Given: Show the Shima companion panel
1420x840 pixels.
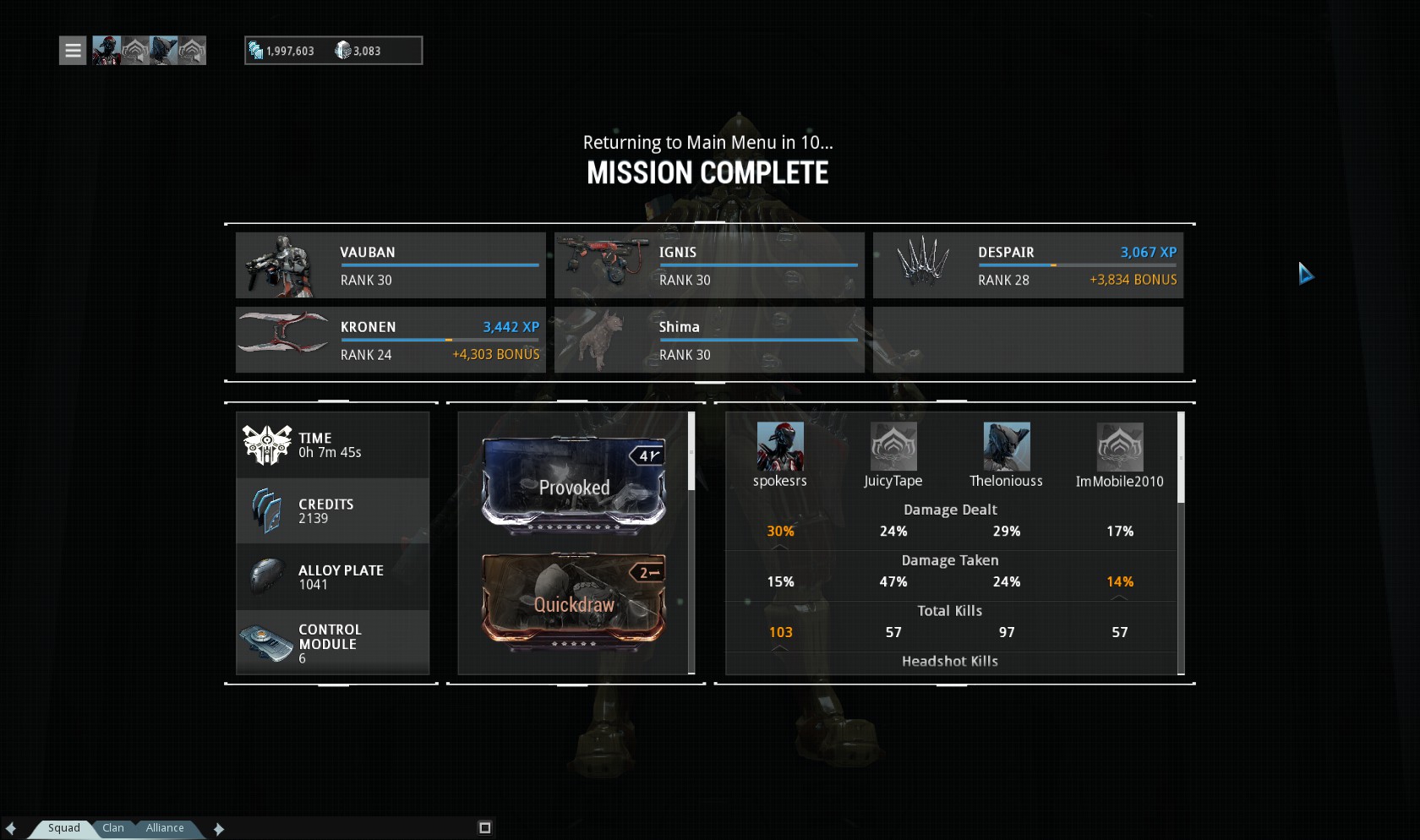Looking at the screenshot, I should coord(709,340).
